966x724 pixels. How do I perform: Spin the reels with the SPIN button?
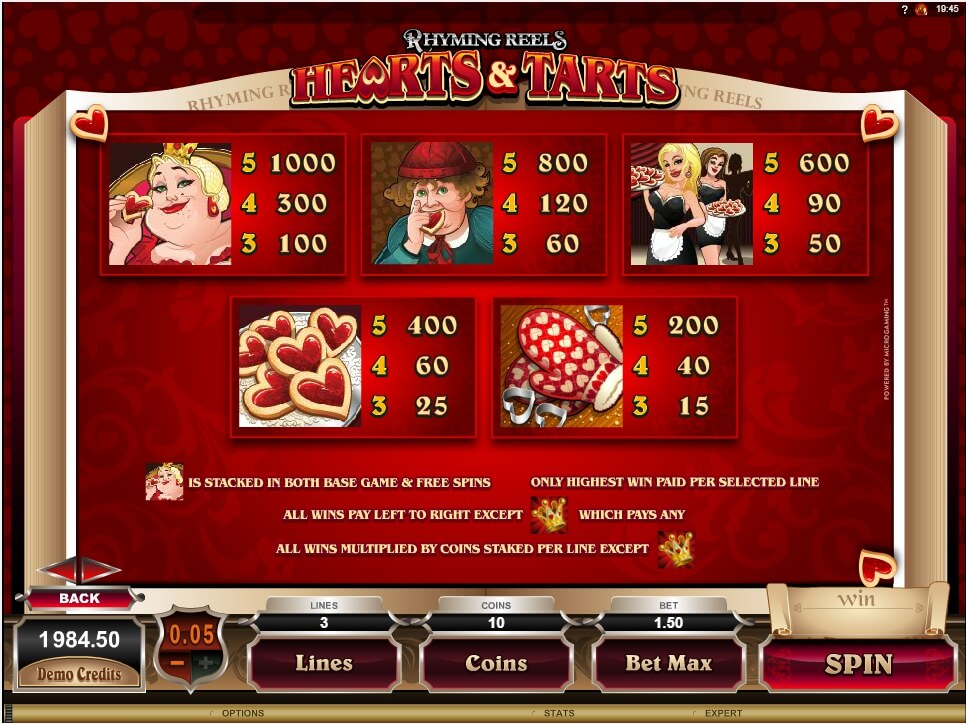coord(858,664)
